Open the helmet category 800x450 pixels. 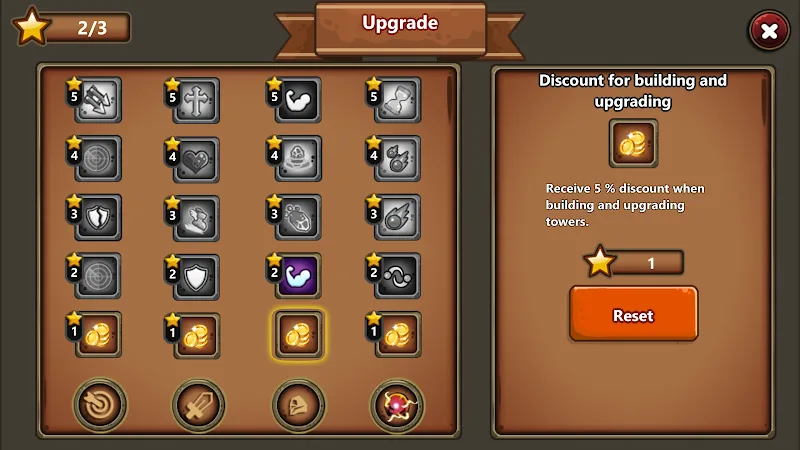298,404
